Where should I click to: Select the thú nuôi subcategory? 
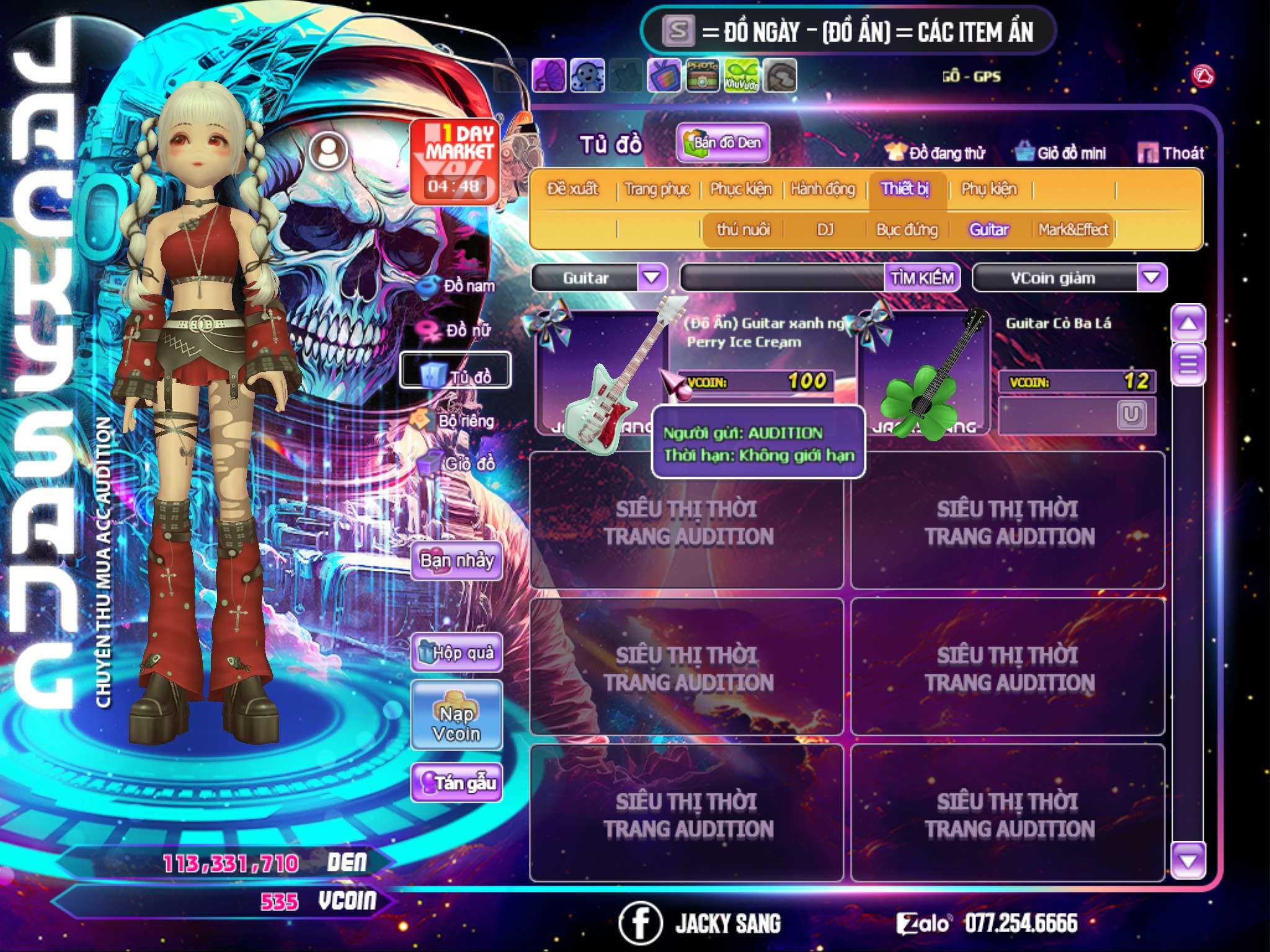743,230
